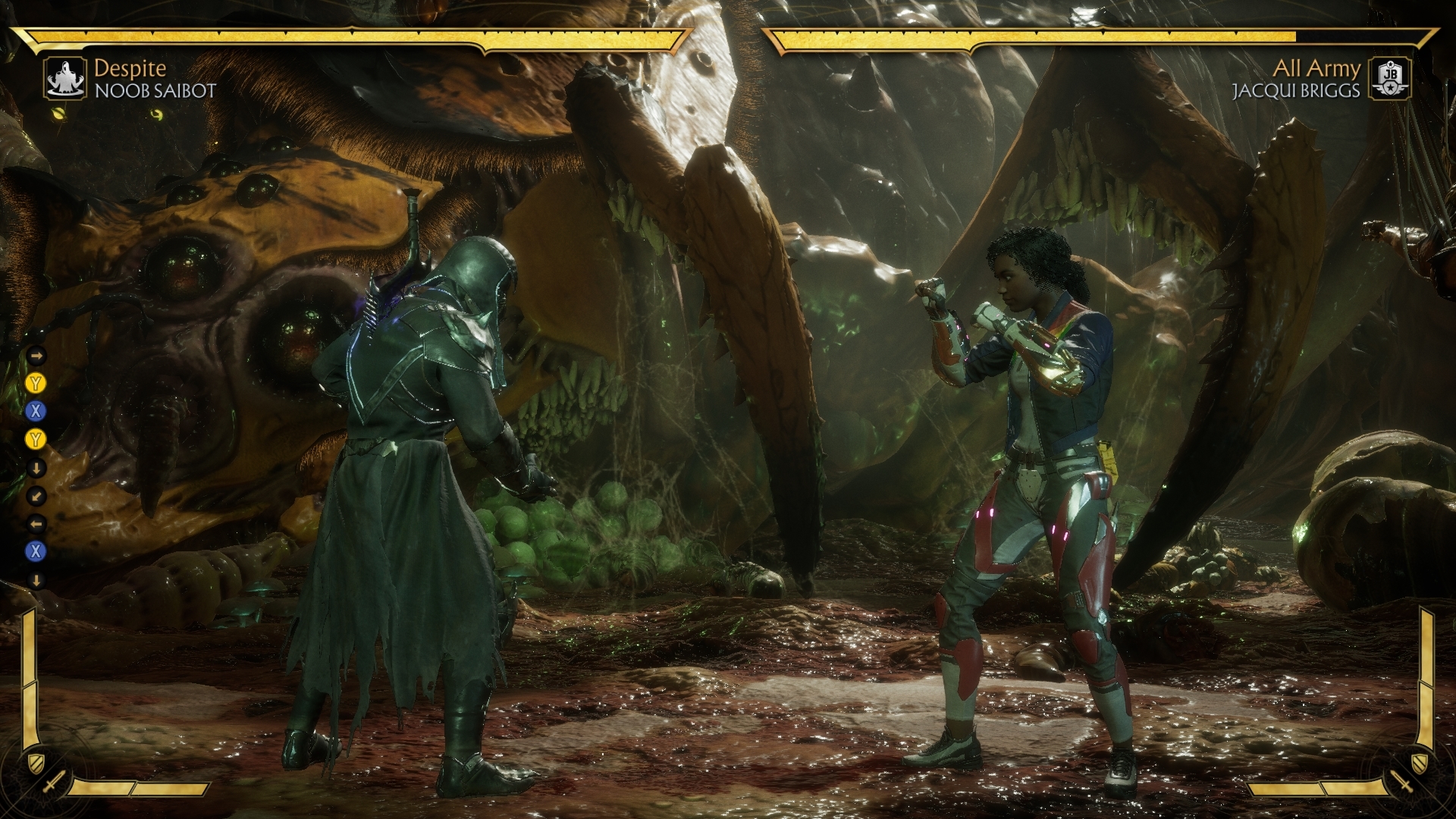Select the forward arrow in the input history
The image size is (1456, 819).
[36, 356]
